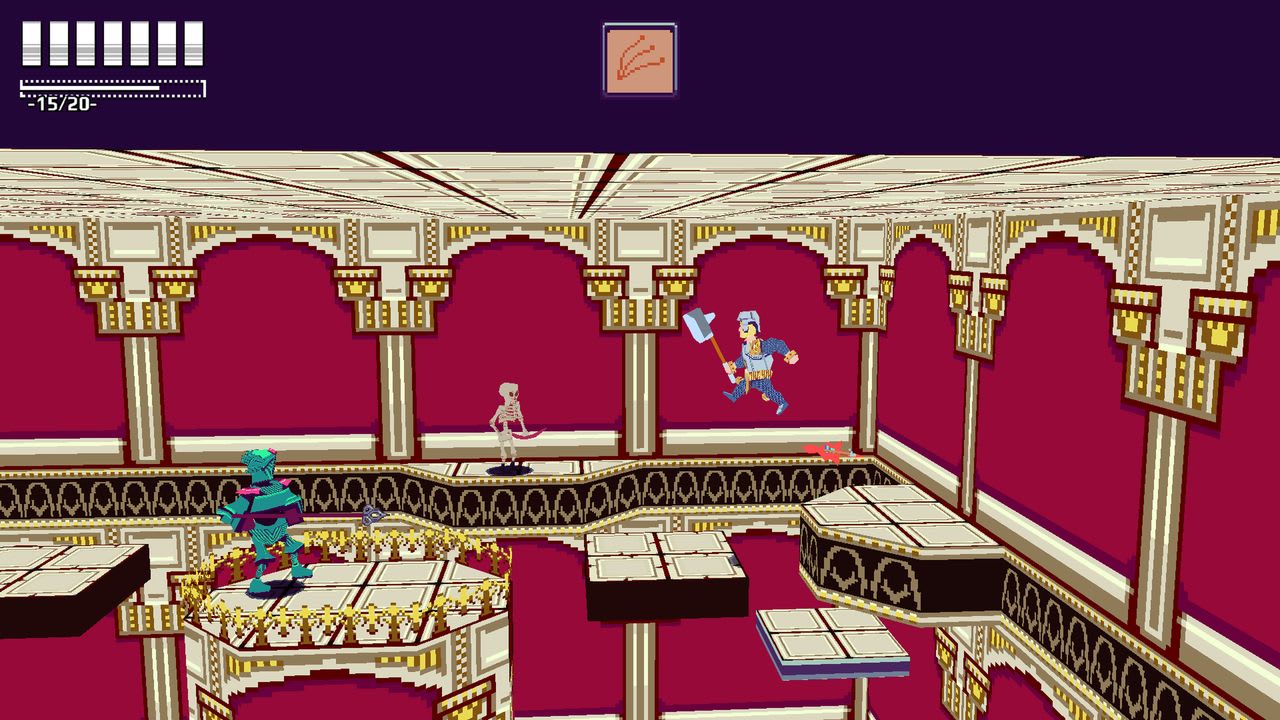Click the claw-swipe ability icon

pos(640,58)
